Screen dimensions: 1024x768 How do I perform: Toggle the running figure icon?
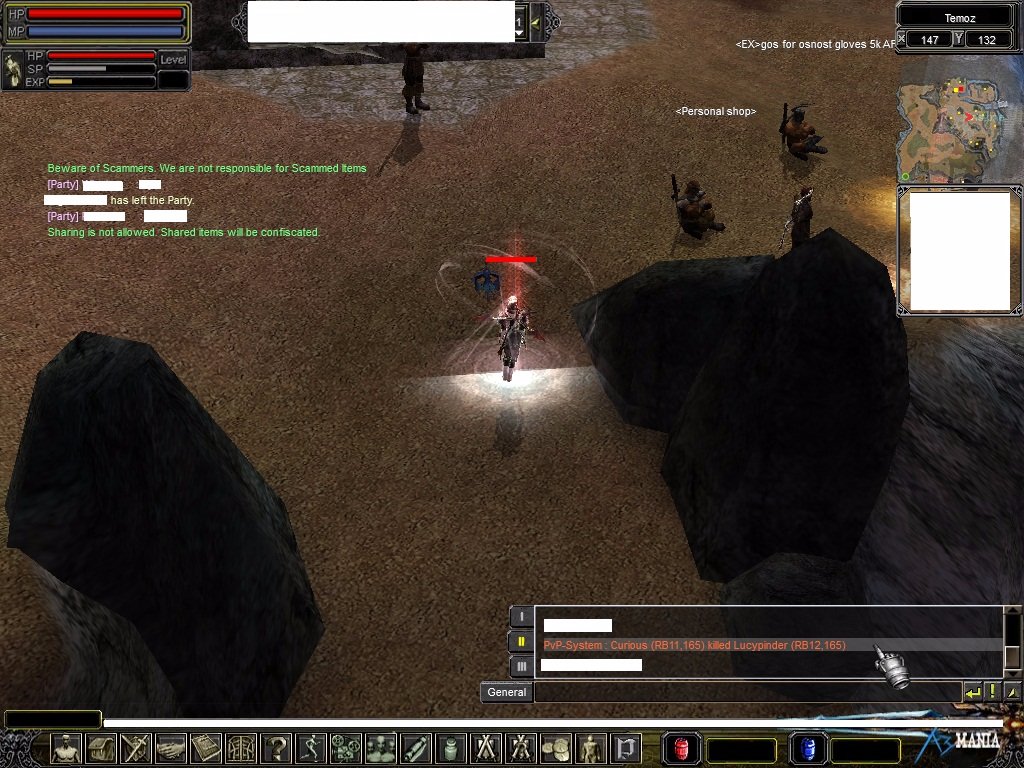pyautogui.click(x=311, y=748)
